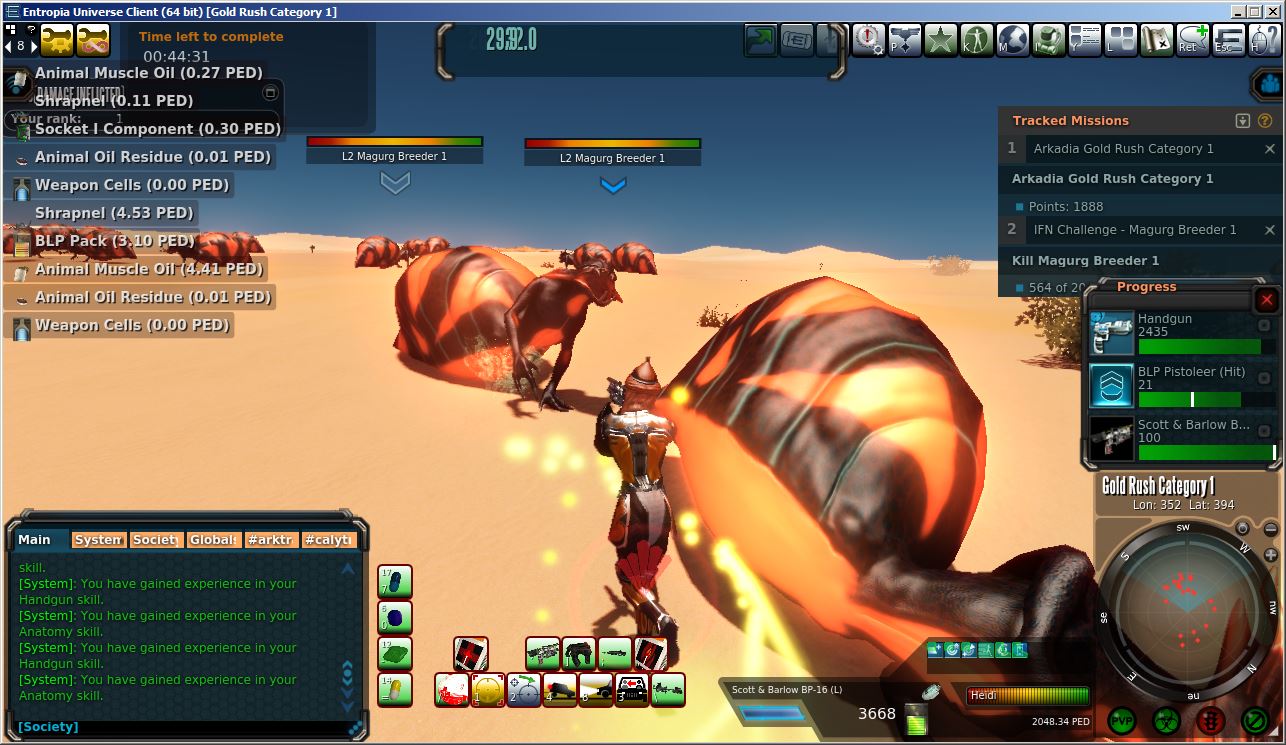1286x745 pixels.
Task: Click the radar minimap
Action: click(x=1185, y=605)
